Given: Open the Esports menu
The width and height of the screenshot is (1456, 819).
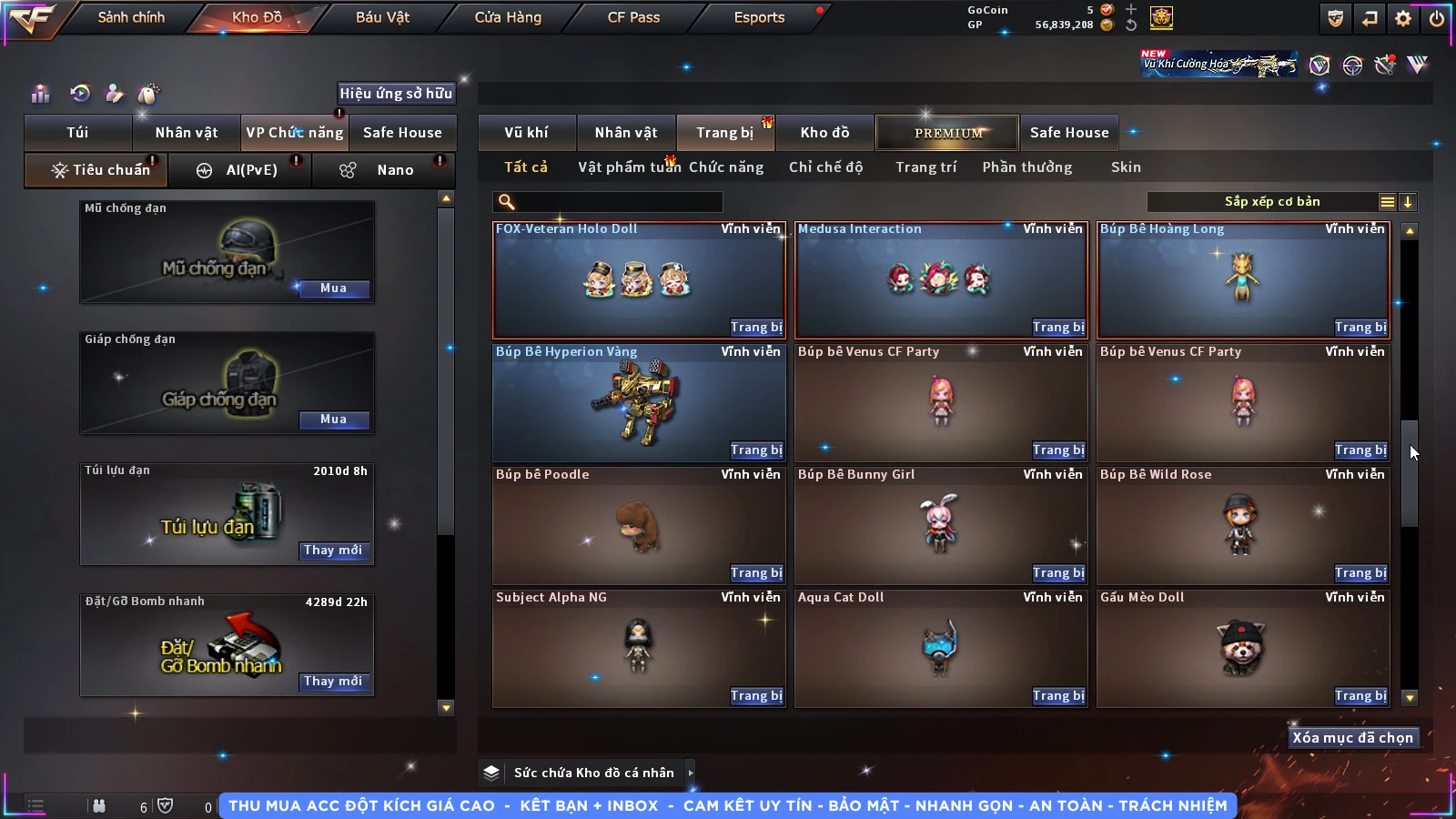Looking at the screenshot, I should click(759, 17).
